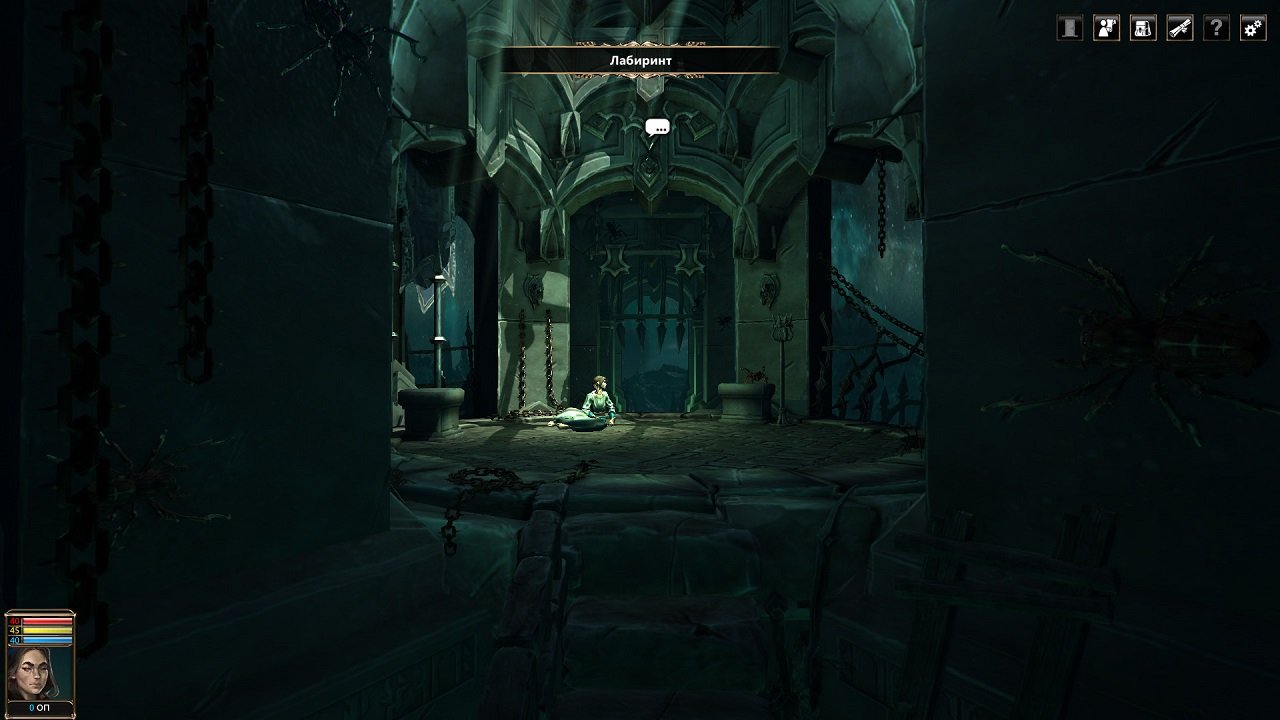Open the quest journal scroll icon

[x=1179, y=28]
